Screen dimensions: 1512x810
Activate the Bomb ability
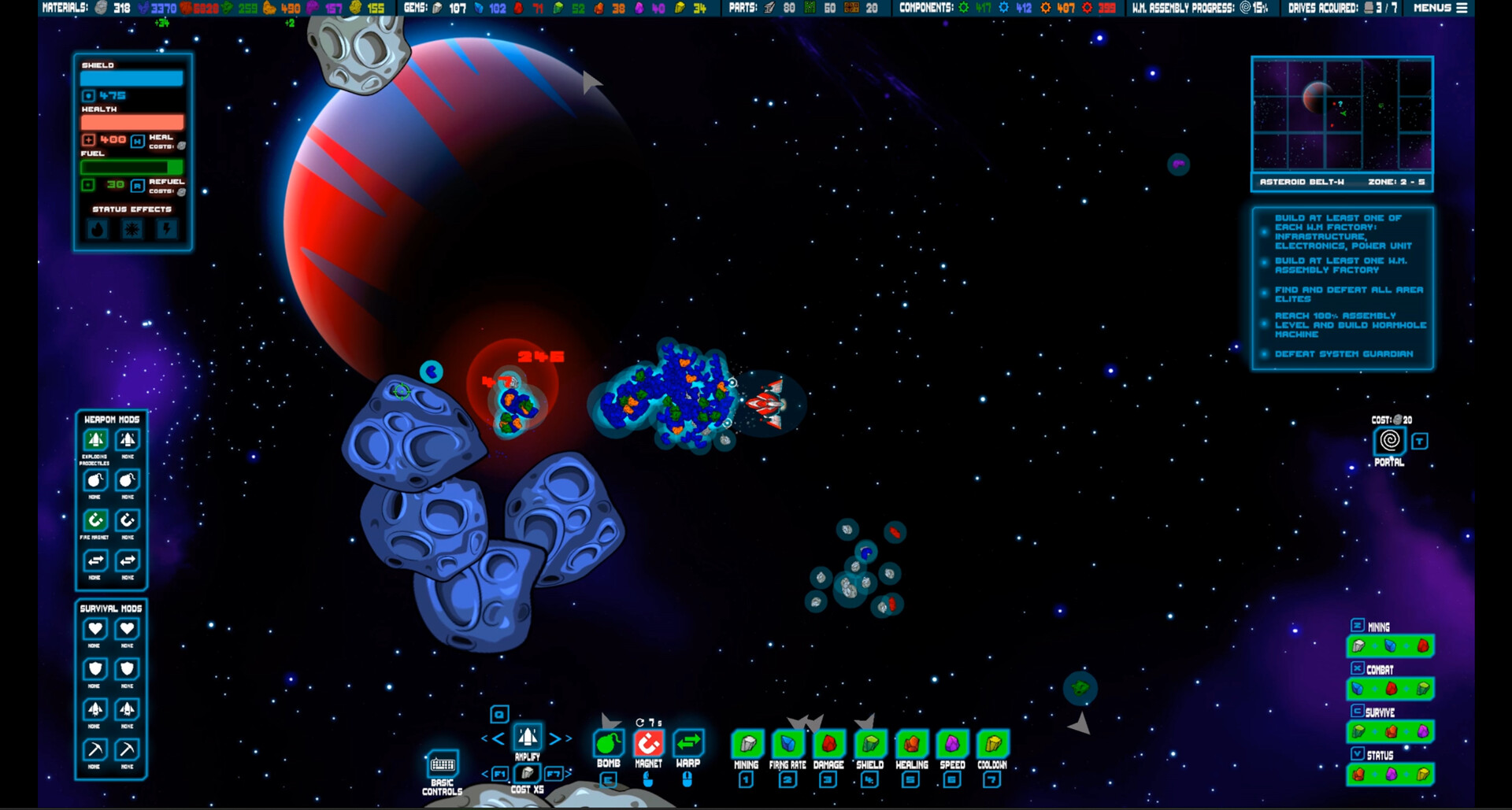[x=607, y=742]
